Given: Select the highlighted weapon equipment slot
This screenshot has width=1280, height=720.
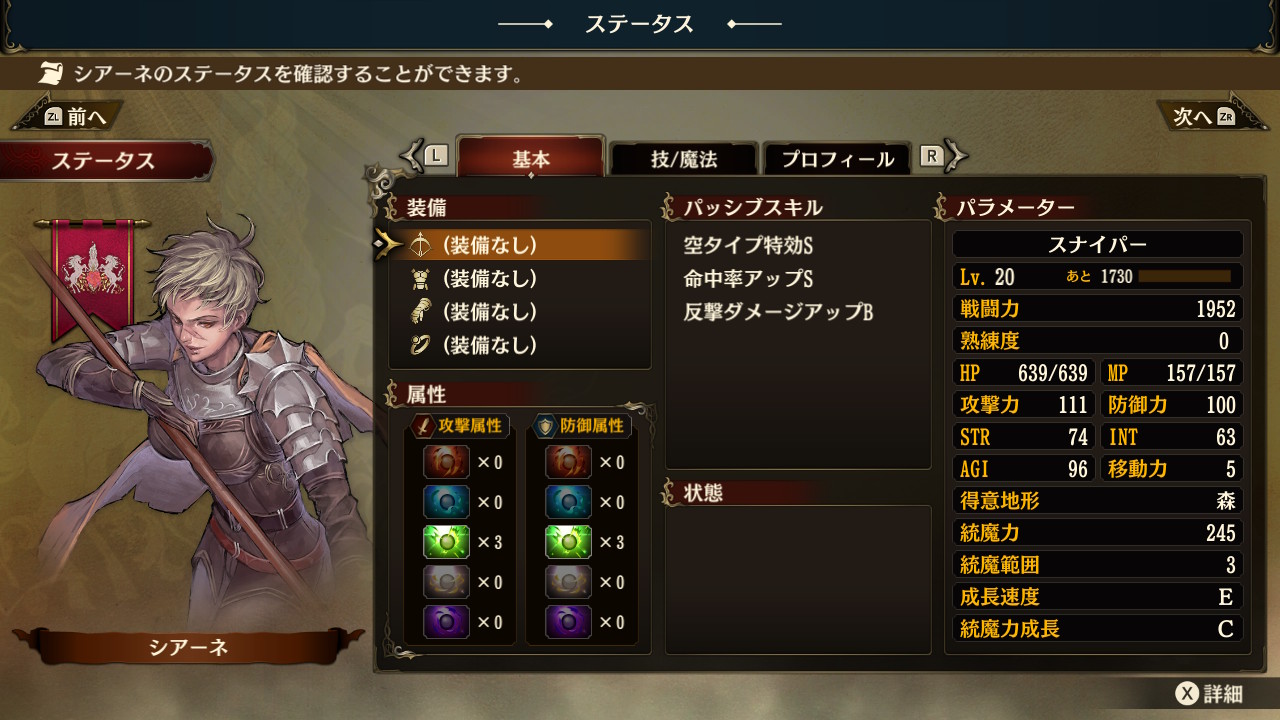Looking at the screenshot, I should click(520, 245).
